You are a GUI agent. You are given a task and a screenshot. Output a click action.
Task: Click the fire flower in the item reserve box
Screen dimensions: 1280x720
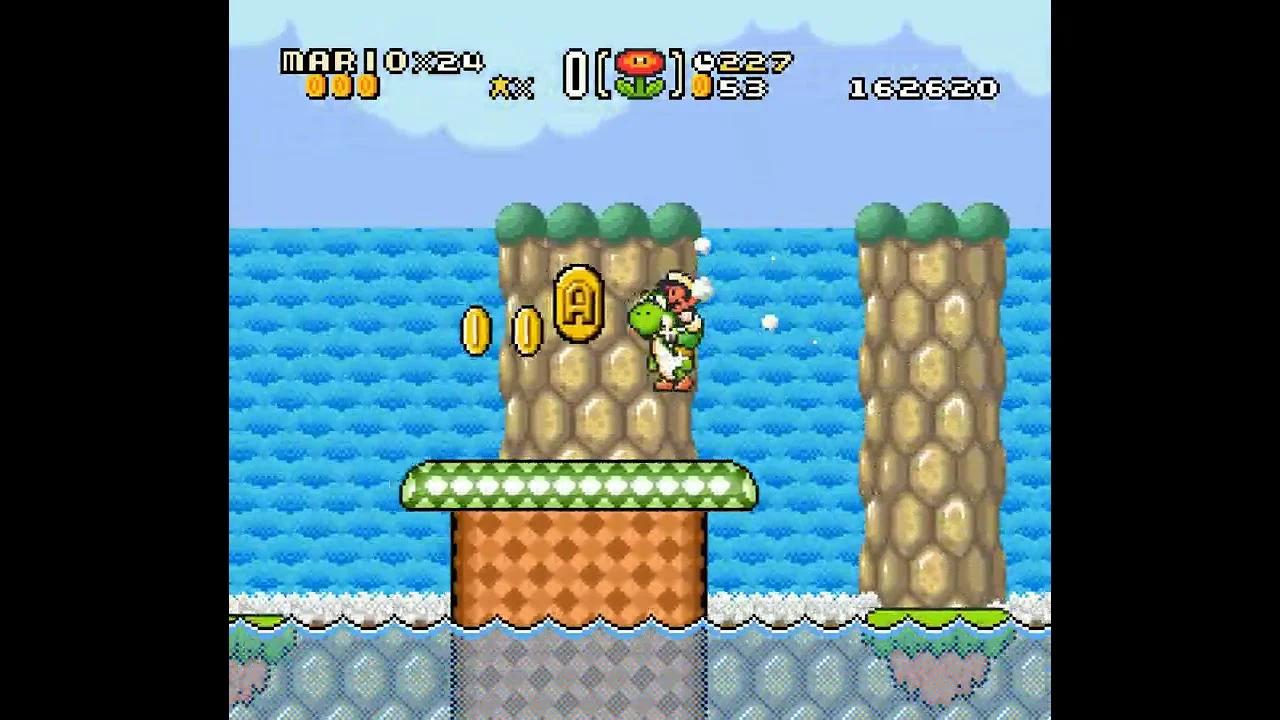[x=640, y=70]
